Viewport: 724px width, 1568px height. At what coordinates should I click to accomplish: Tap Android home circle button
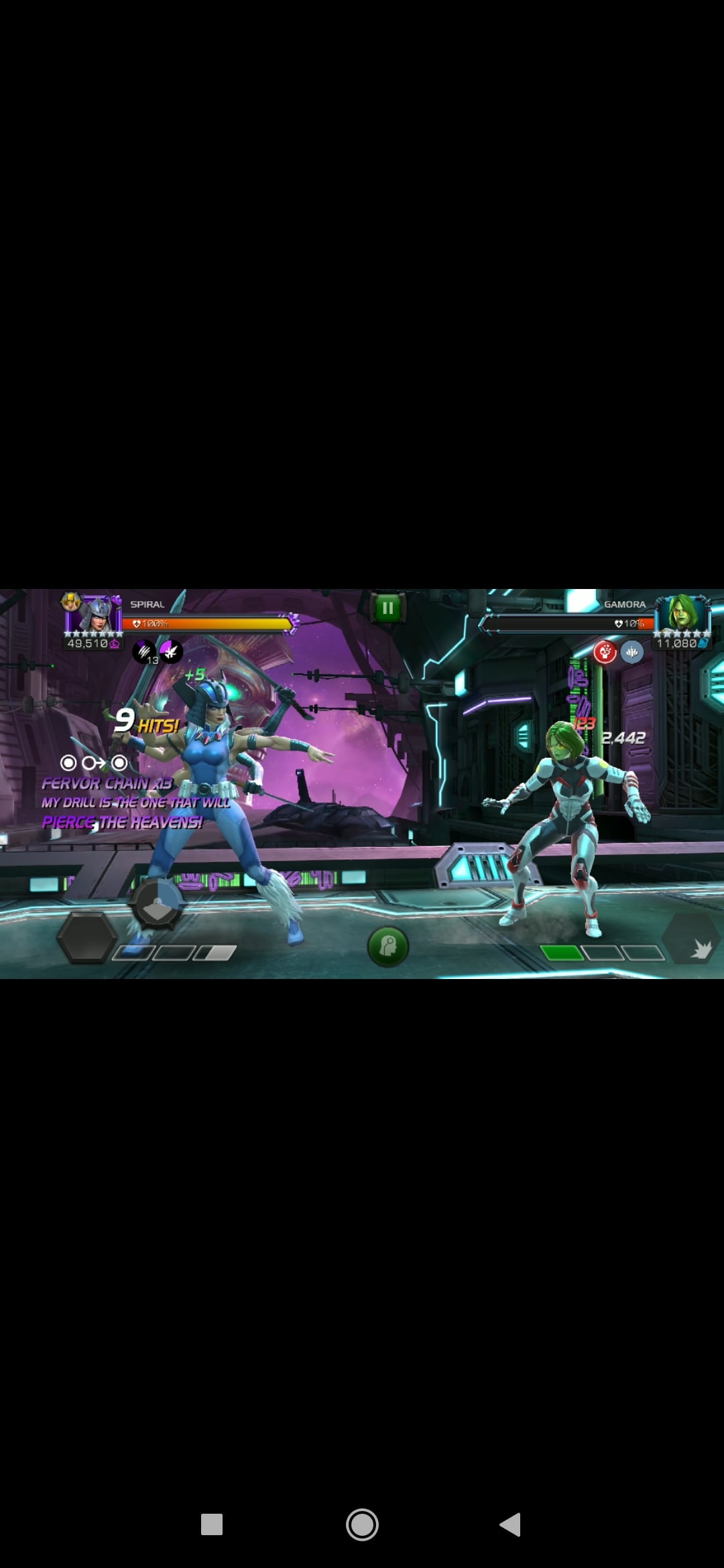pyautogui.click(x=362, y=1525)
